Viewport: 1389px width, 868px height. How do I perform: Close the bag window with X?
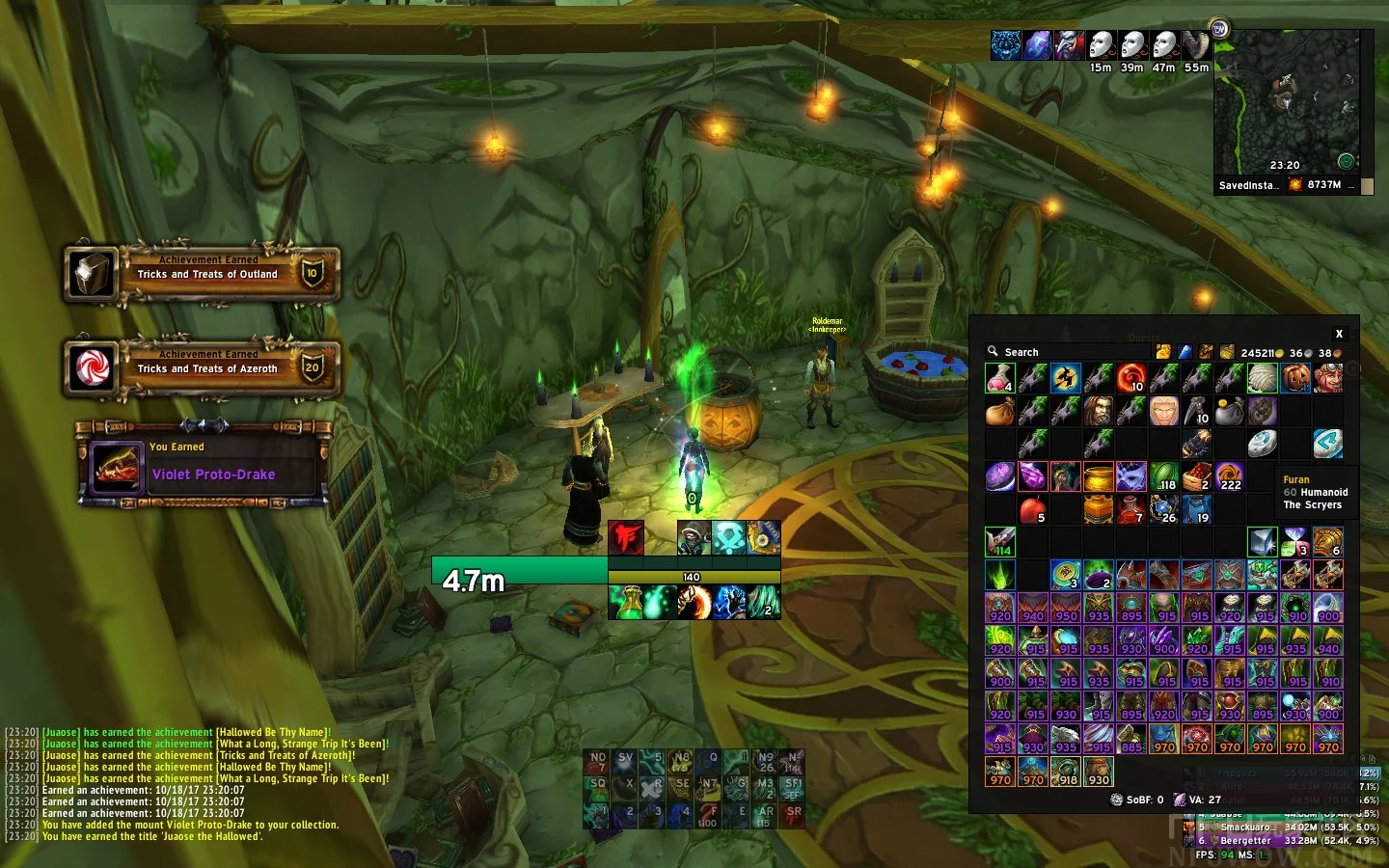[x=1339, y=334]
